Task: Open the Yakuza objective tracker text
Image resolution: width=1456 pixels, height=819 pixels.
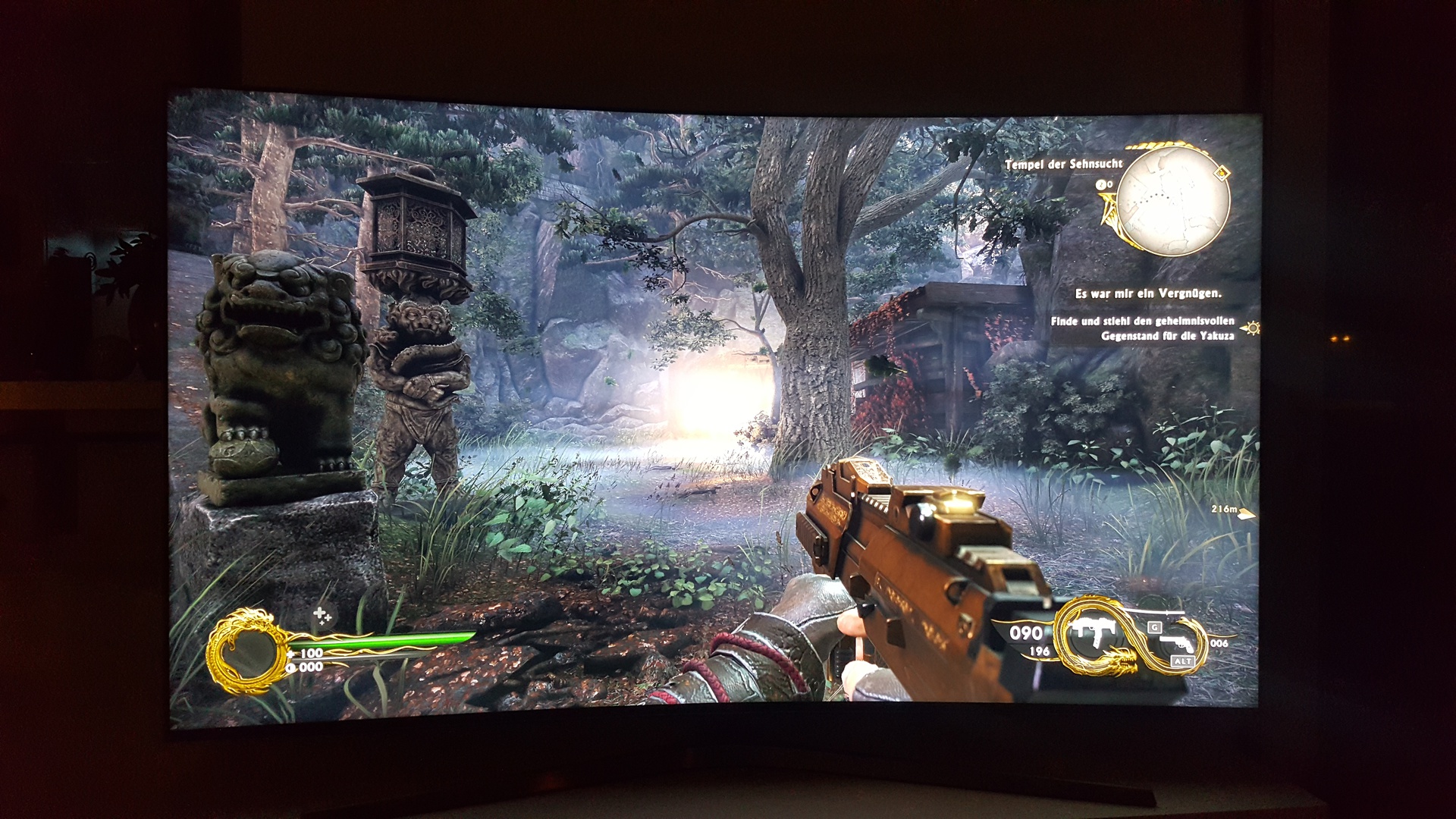Action: [x=1142, y=328]
